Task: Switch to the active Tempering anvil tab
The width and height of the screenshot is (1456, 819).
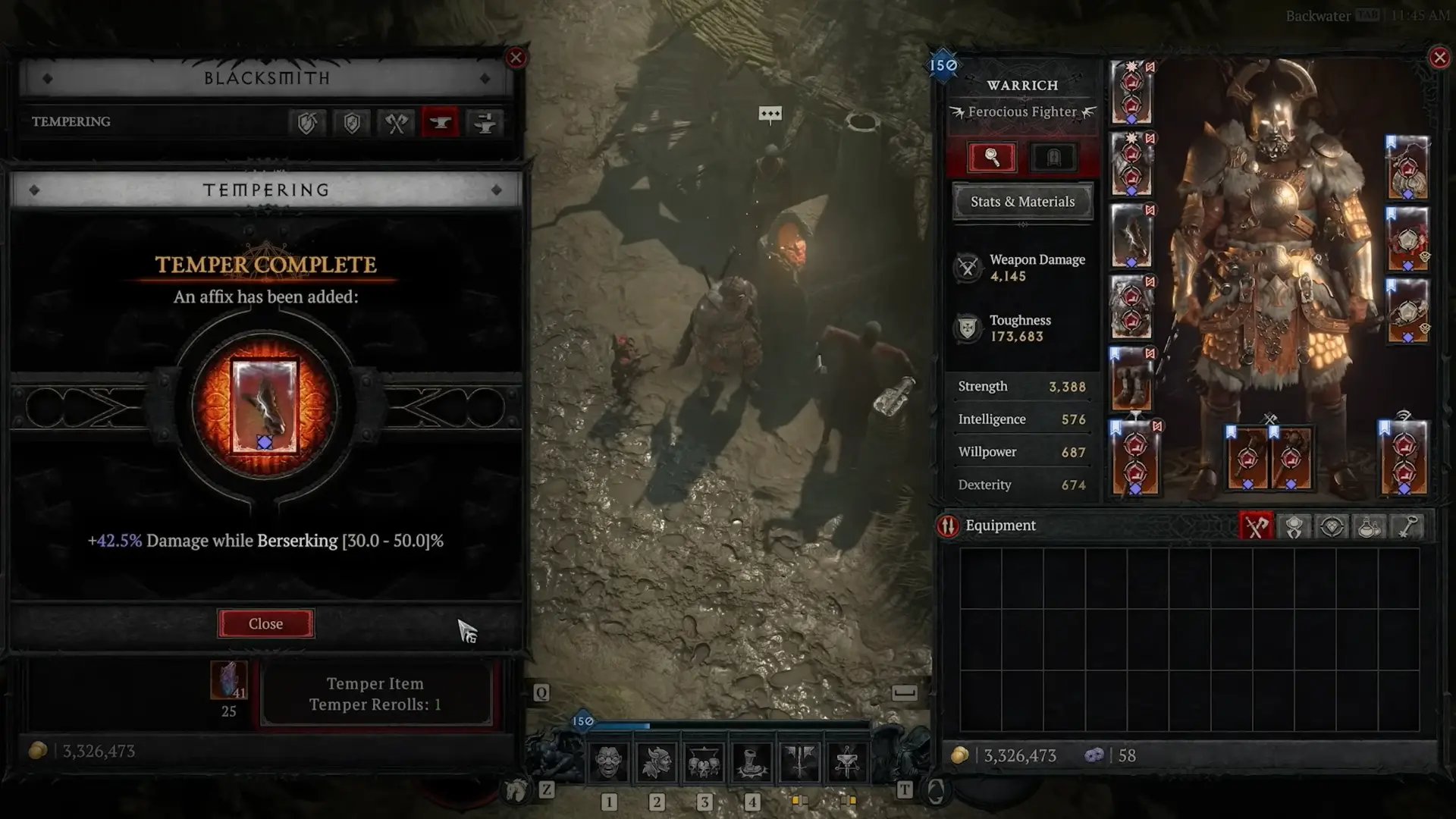Action: coord(441,122)
